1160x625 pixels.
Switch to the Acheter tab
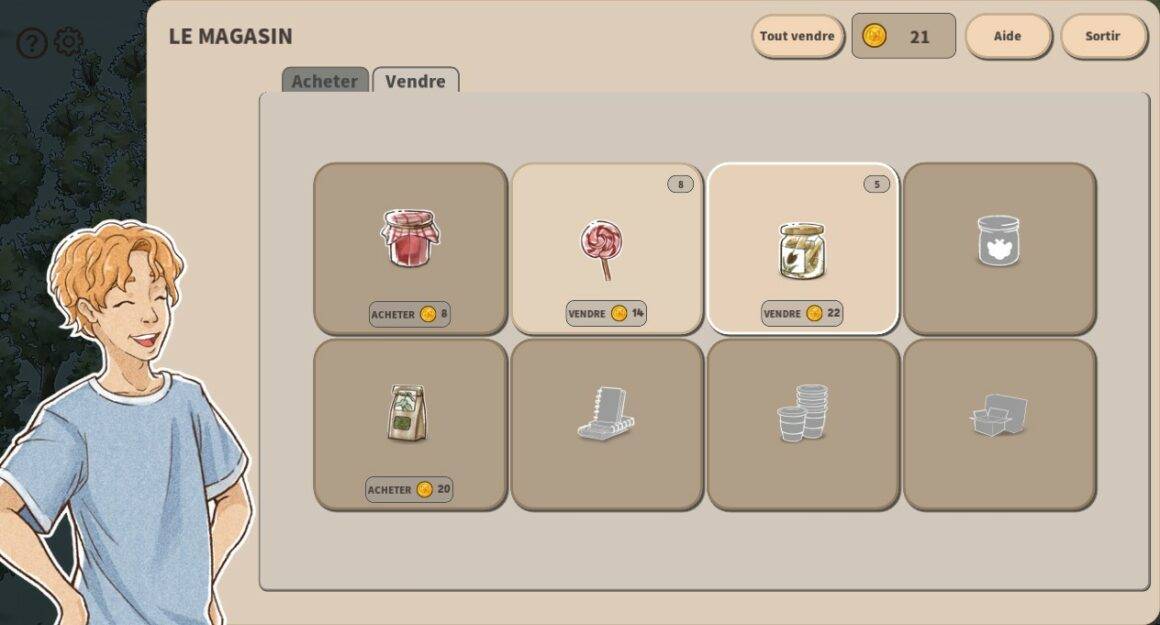325,81
